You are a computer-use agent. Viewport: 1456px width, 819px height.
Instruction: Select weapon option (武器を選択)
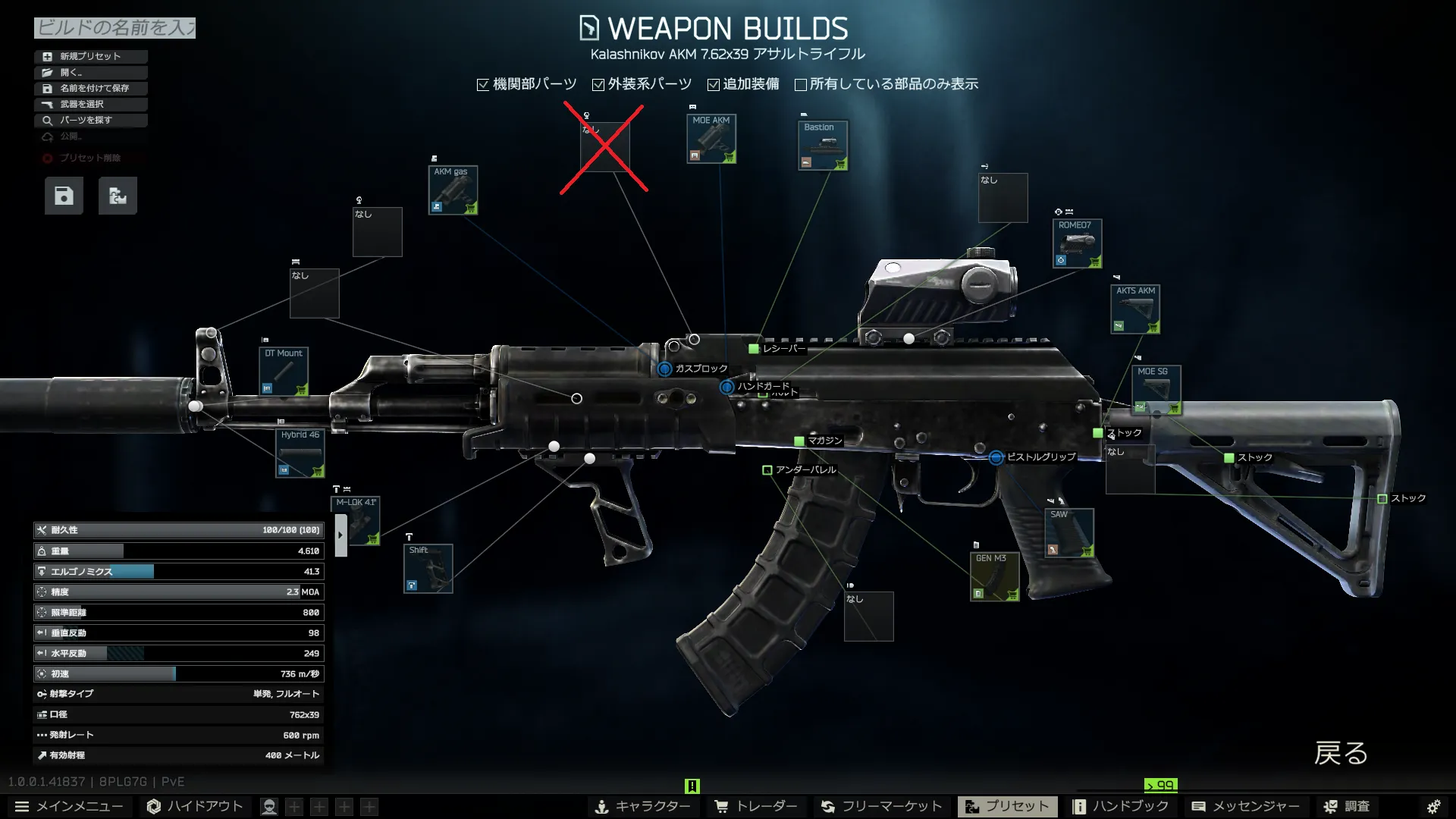point(90,104)
